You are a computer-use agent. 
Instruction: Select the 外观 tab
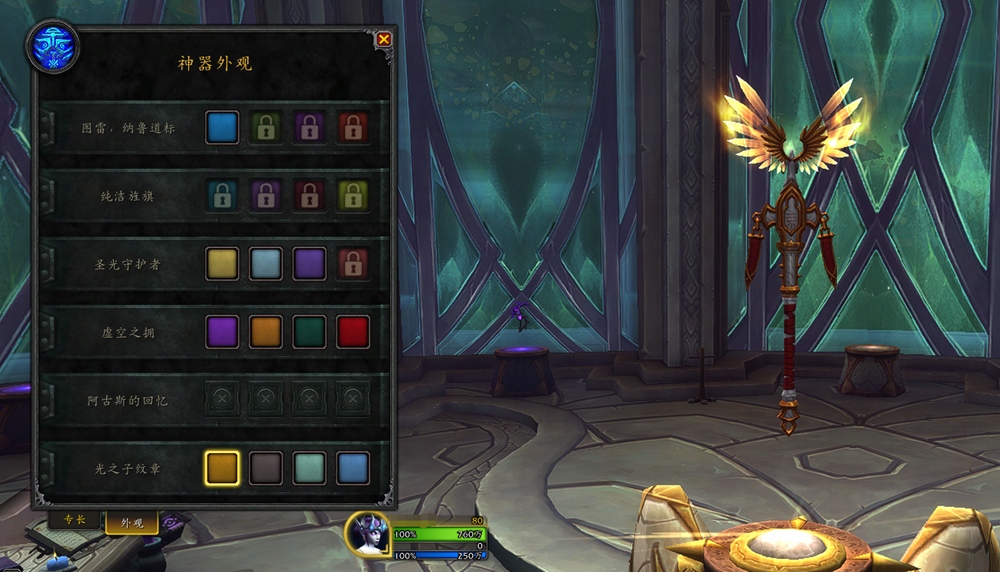[x=132, y=523]
